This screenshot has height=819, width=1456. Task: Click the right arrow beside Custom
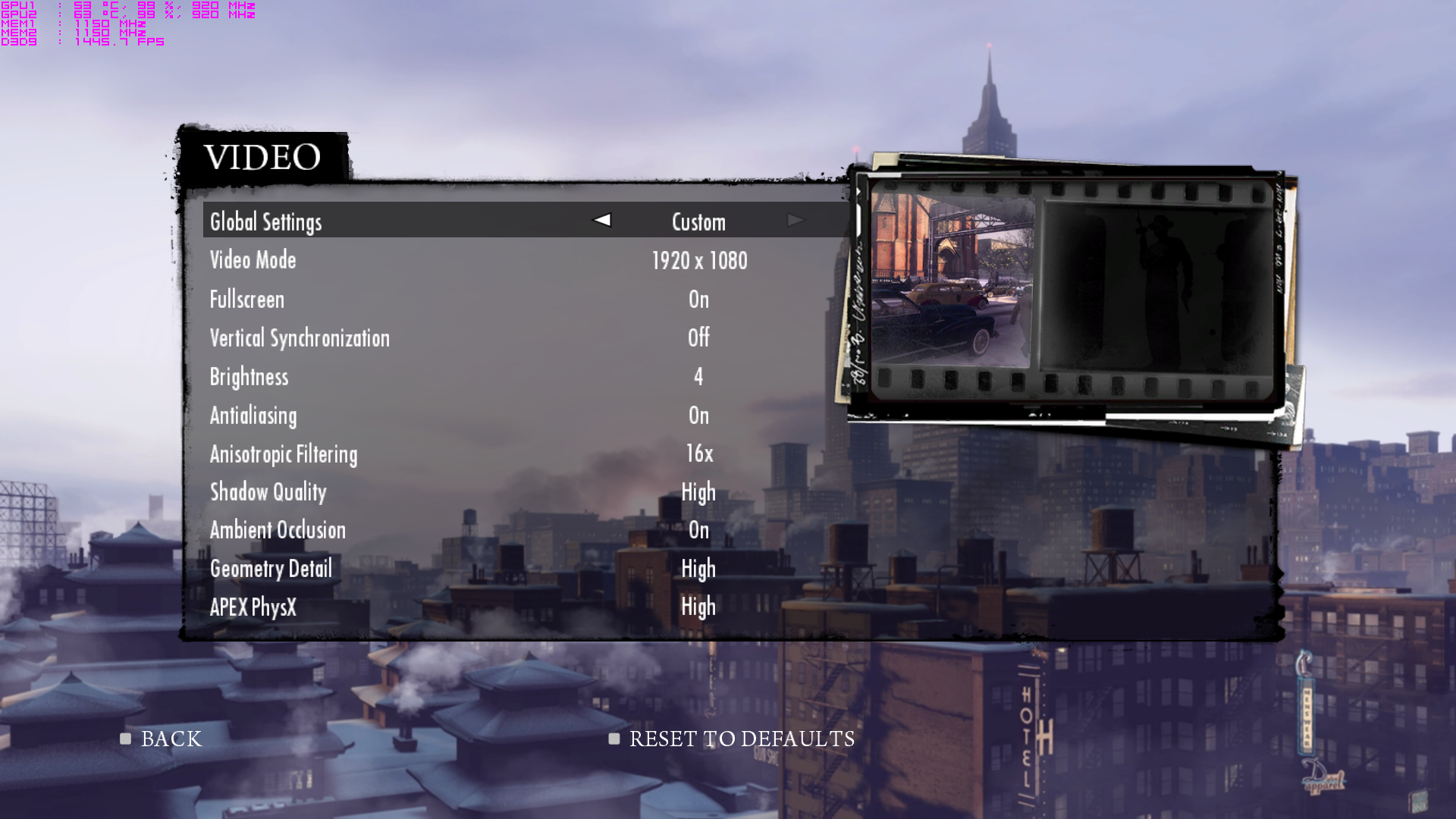tap(795, 220)
